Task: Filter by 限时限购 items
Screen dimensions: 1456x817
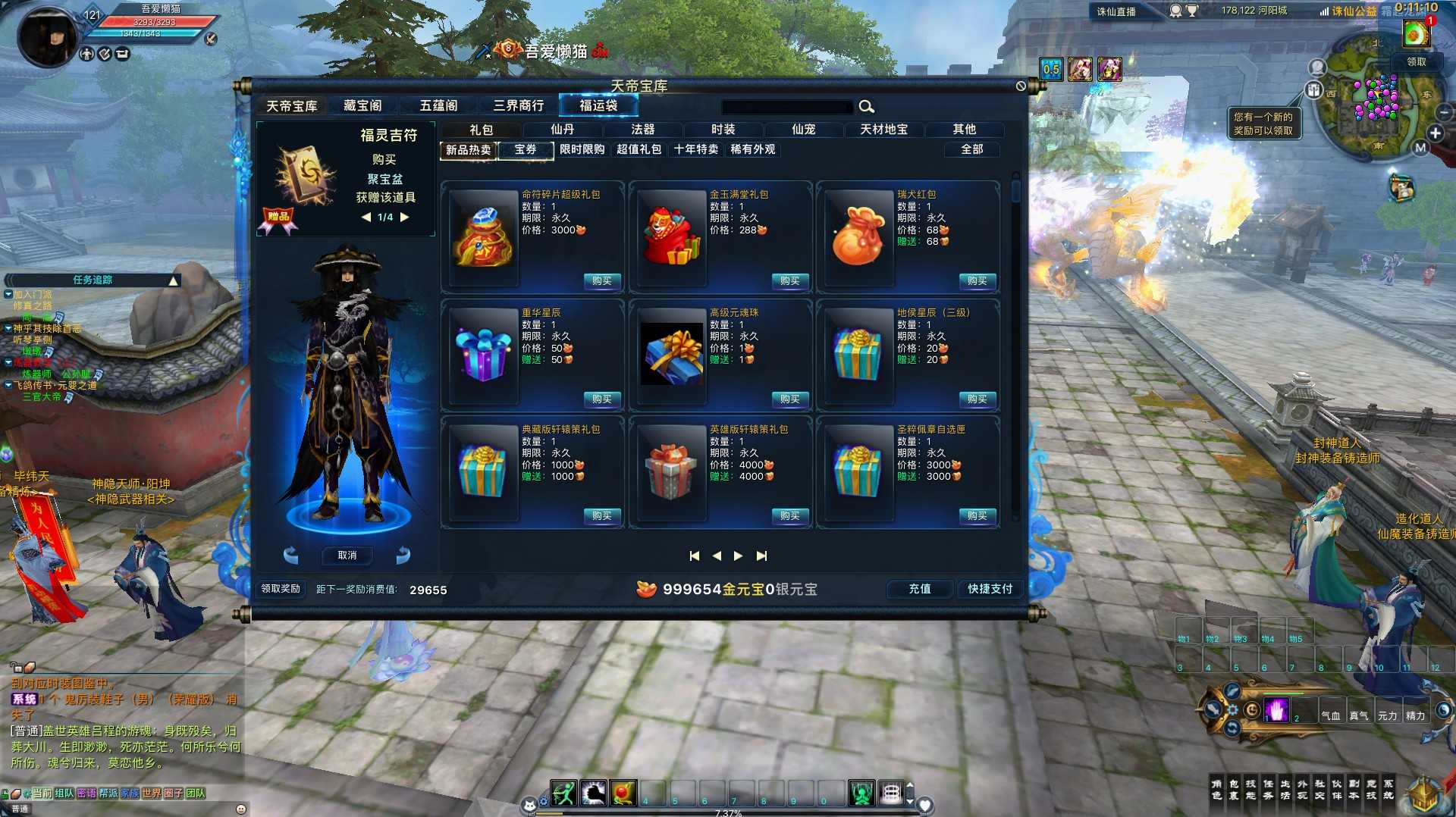Action: tap(582, 149)
